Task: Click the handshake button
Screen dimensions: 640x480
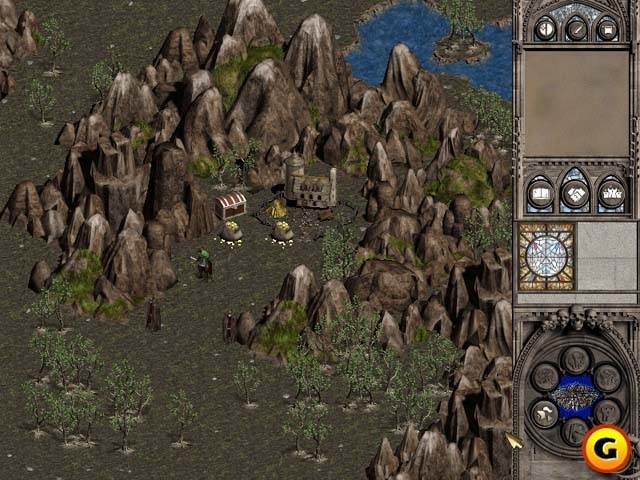Action: (575, 191)
